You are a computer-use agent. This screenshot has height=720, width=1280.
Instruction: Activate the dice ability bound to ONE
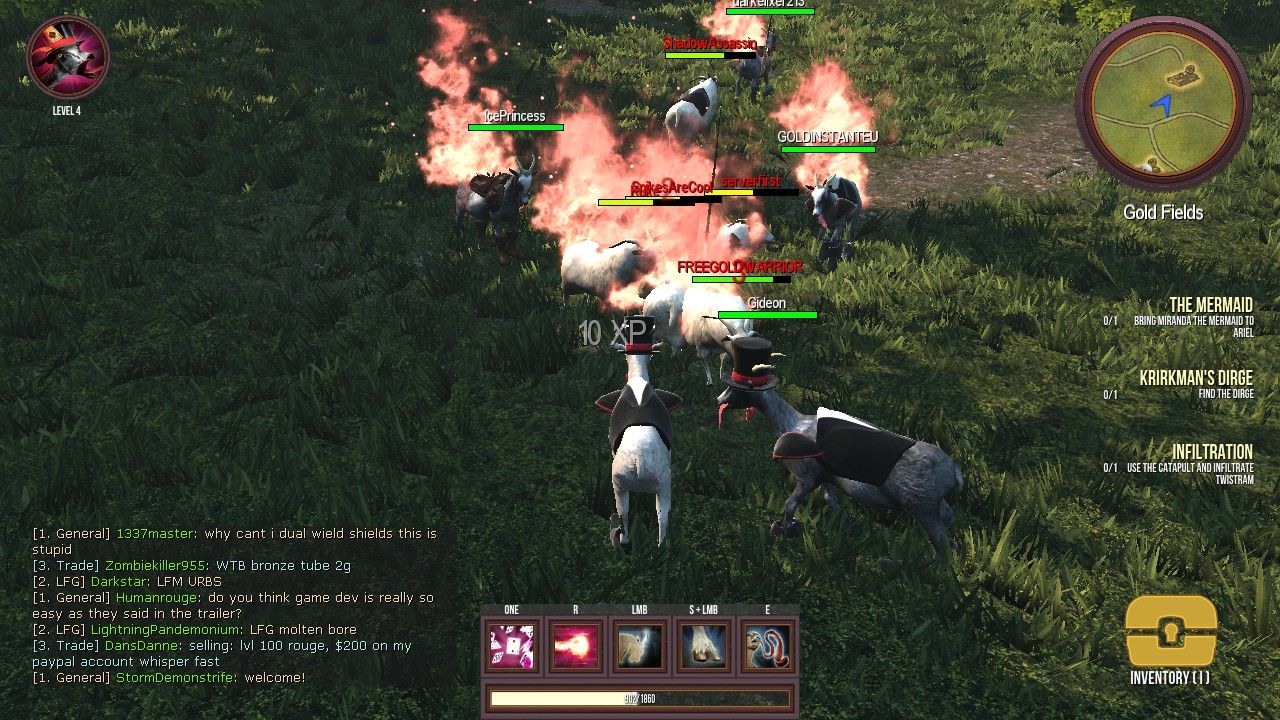pos(511,645)
